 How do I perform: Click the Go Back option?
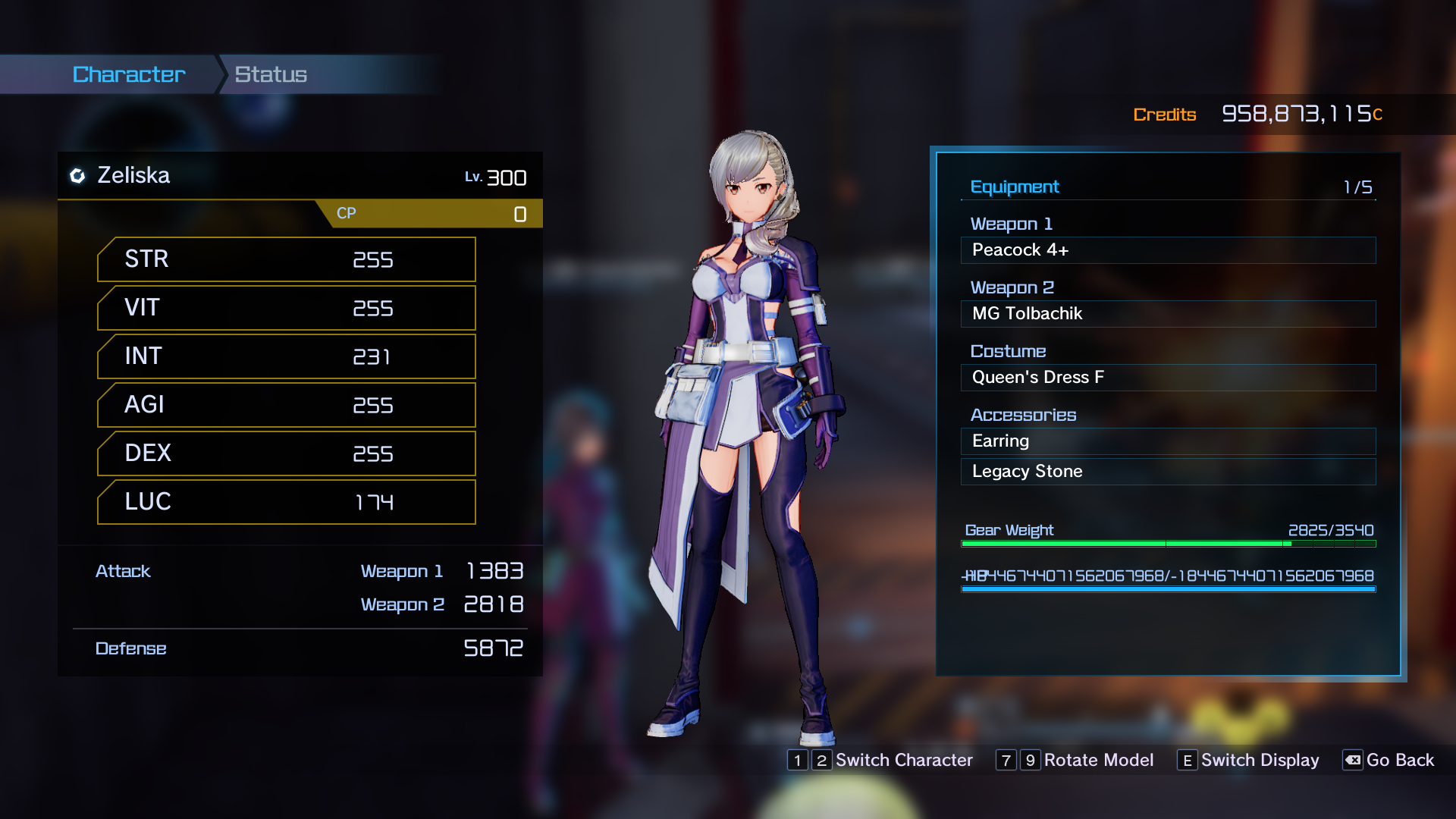point(1389,760)
